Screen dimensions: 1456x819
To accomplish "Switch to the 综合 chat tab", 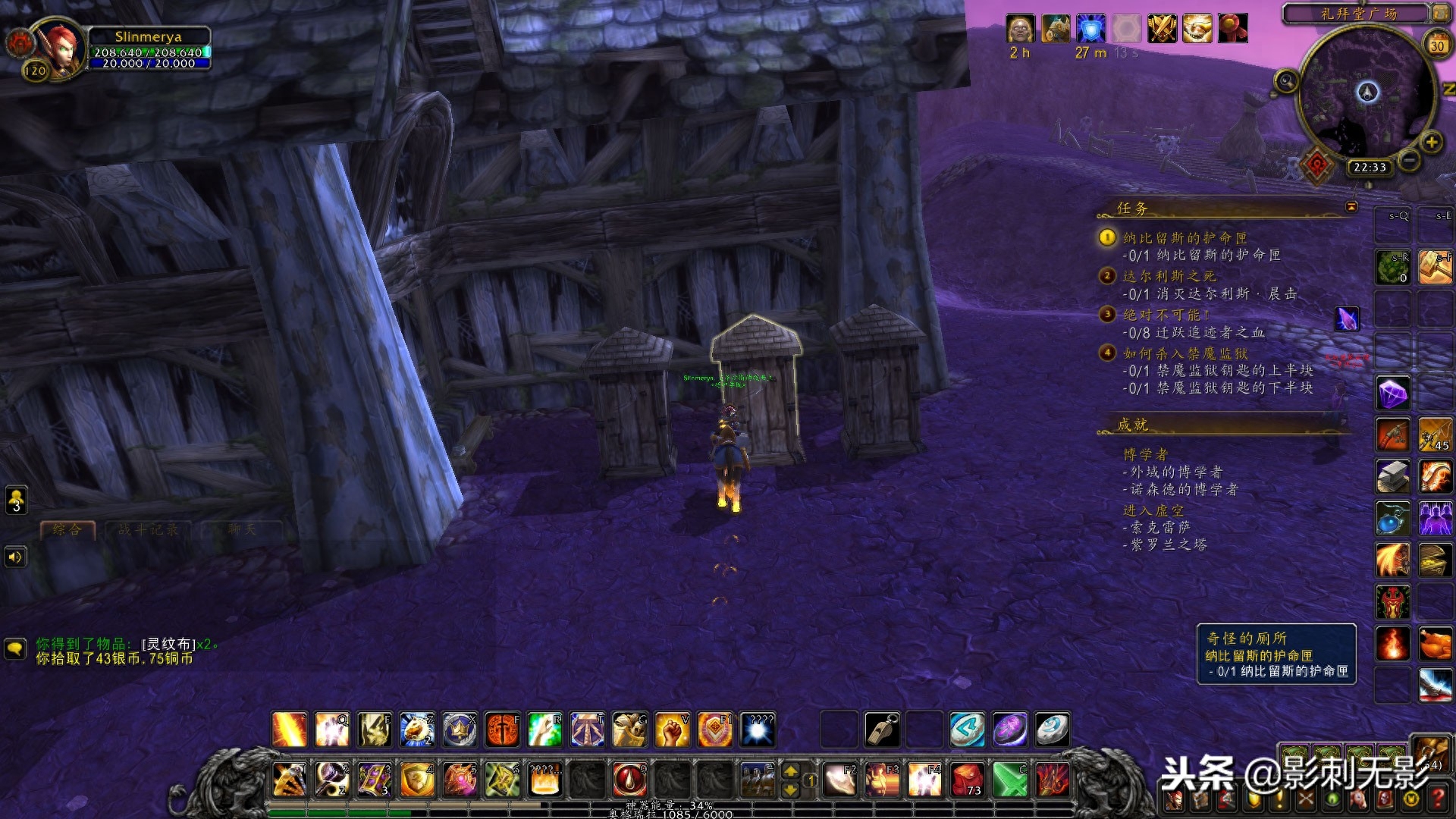I will (67, 529).
